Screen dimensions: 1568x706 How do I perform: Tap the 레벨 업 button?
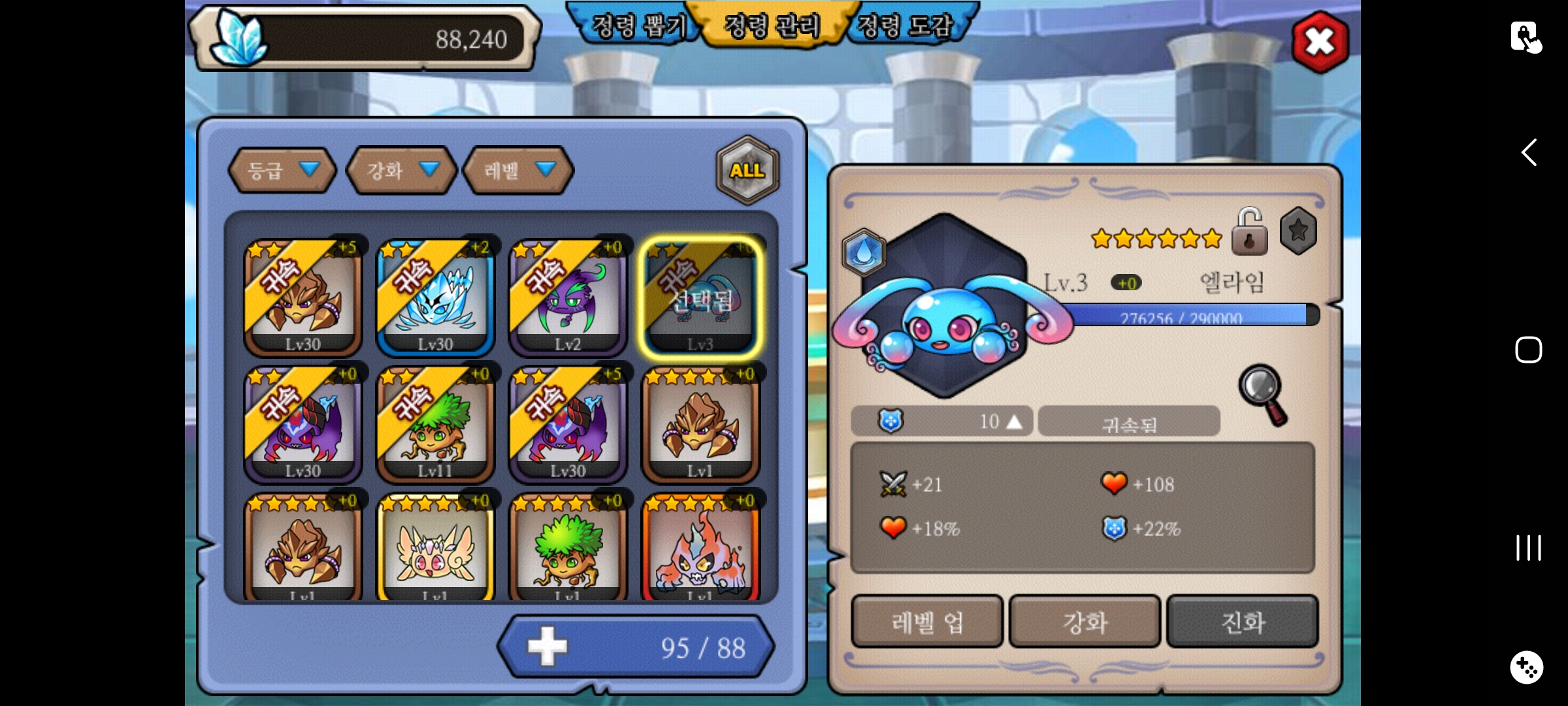(x=927, y=622)
